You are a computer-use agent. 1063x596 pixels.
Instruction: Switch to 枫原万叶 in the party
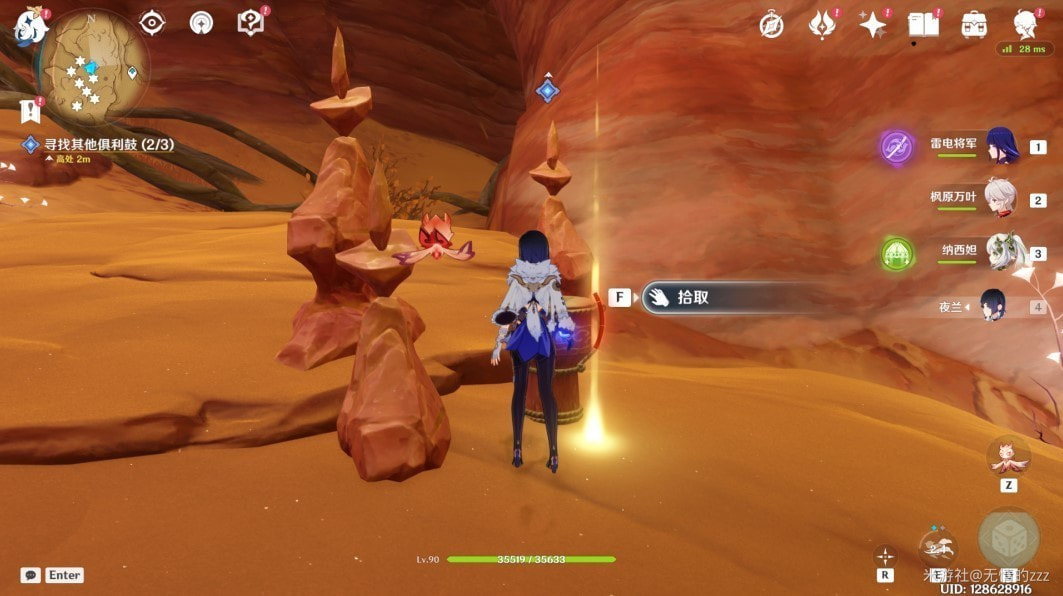coord(1000,199)
